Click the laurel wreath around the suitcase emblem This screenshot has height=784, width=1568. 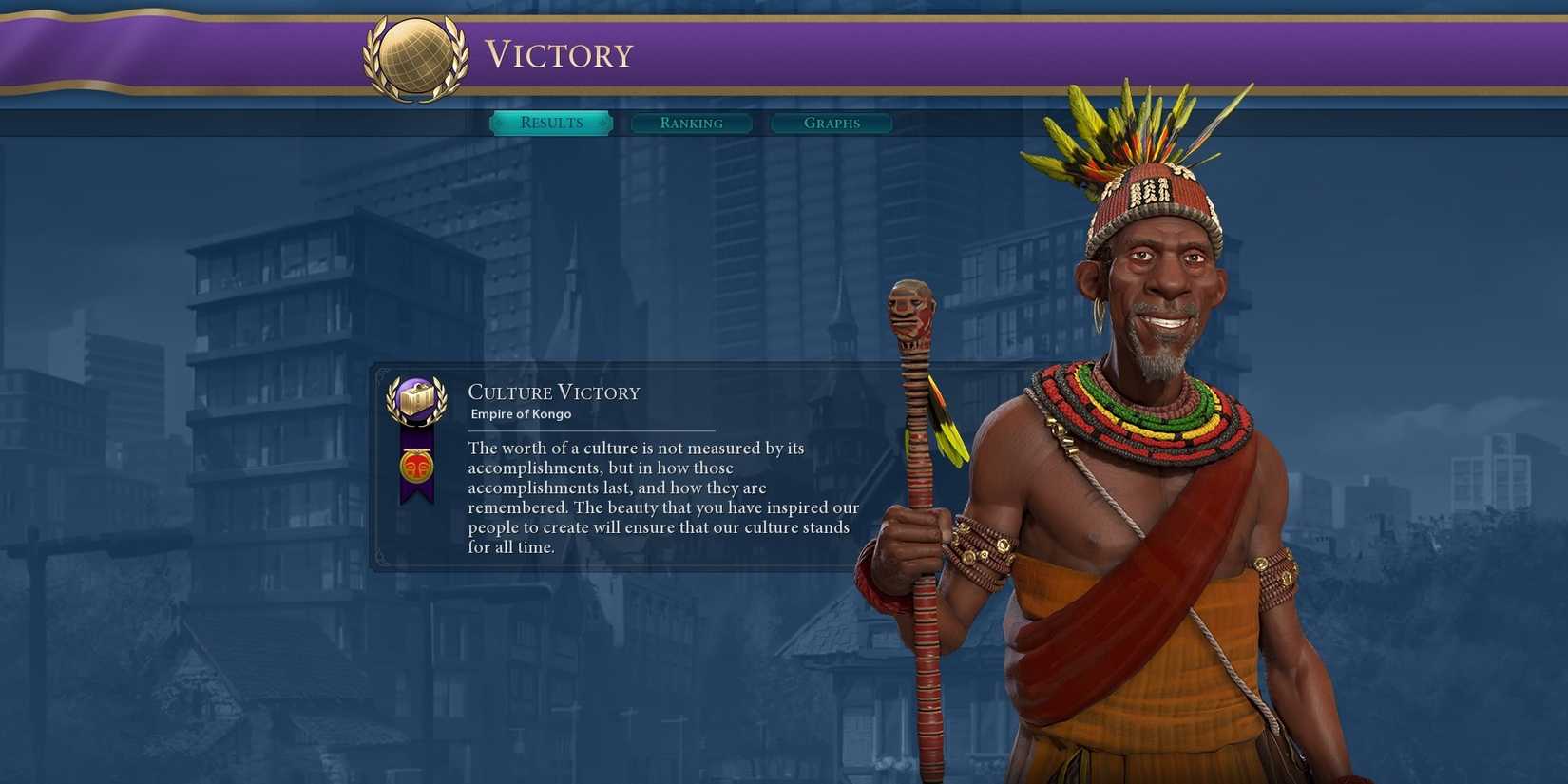[393, 399]
